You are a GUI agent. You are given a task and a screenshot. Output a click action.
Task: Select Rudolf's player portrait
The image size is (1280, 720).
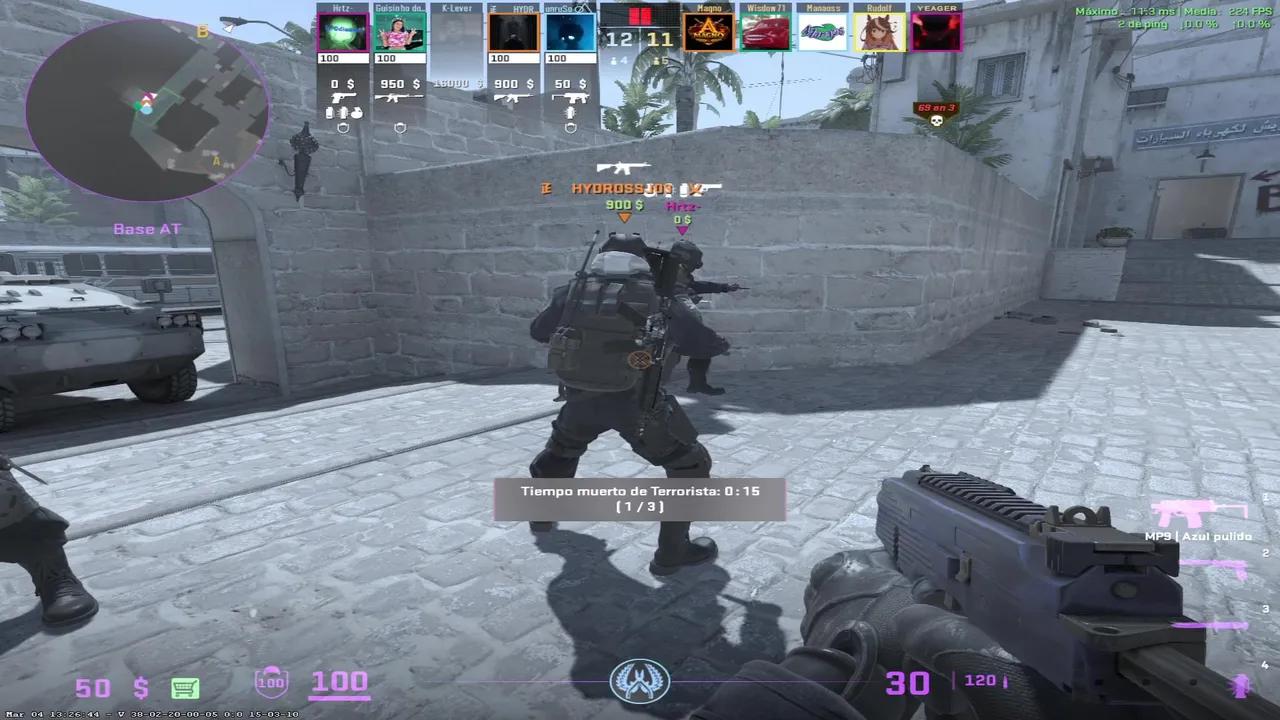coord(877,30)
